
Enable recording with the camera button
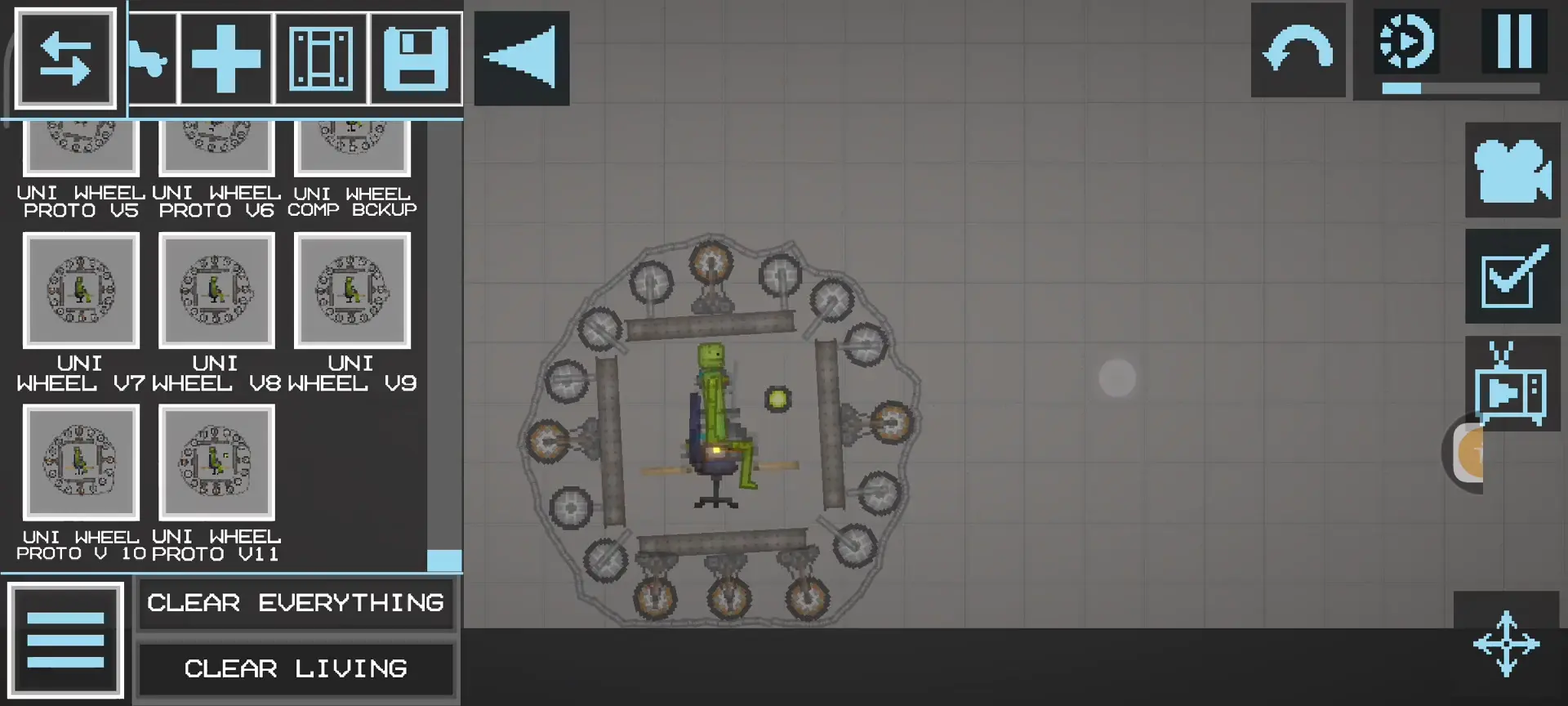tap(1513, 170)
